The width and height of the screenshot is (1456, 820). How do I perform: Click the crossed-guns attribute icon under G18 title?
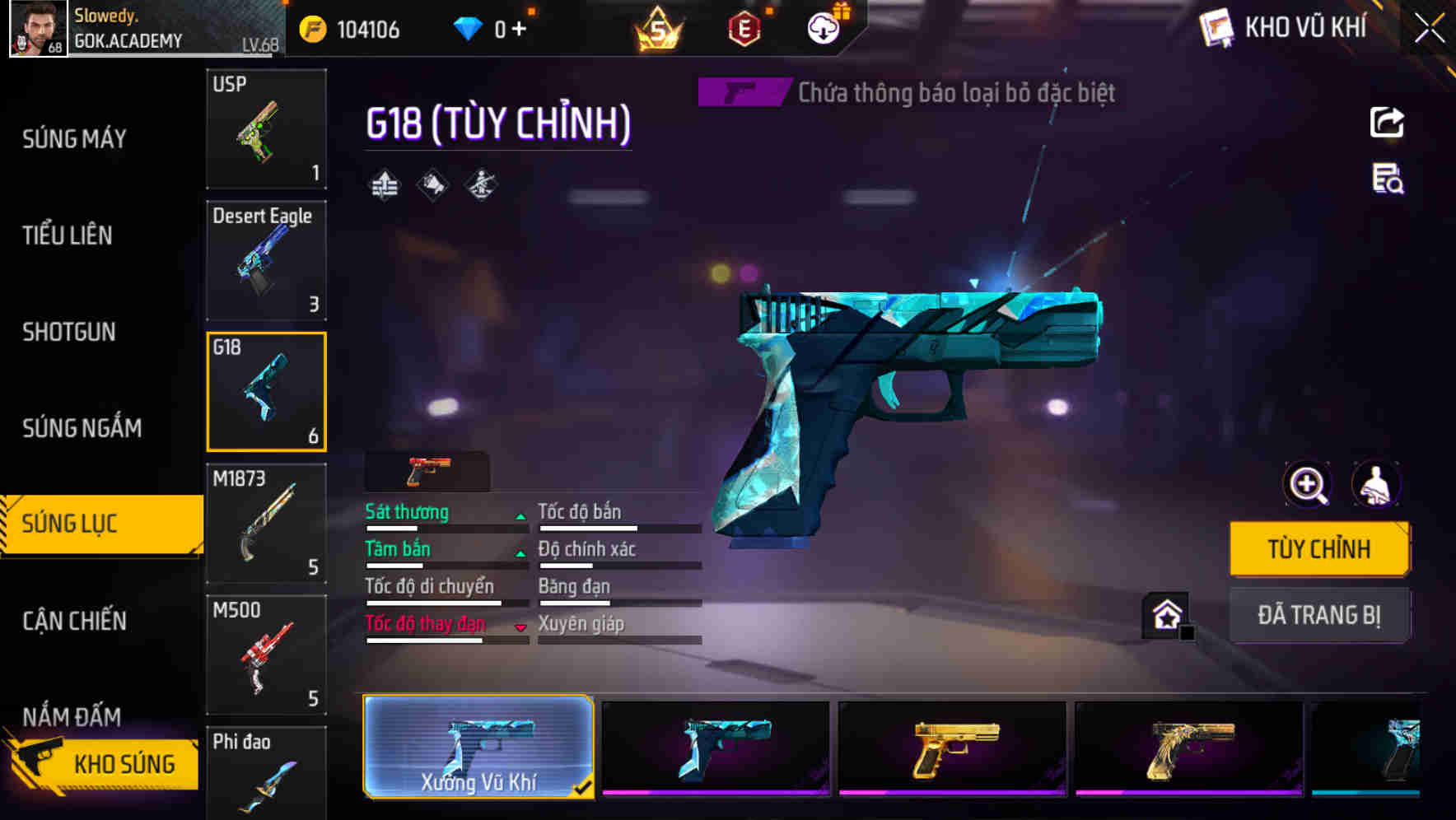[x=482, y=184]
